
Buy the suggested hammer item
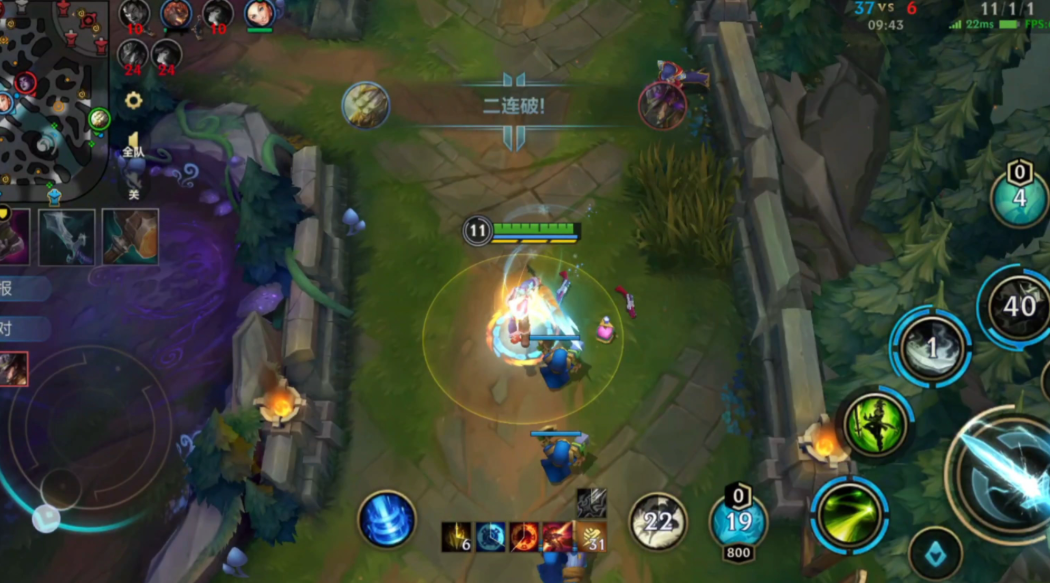130,237
